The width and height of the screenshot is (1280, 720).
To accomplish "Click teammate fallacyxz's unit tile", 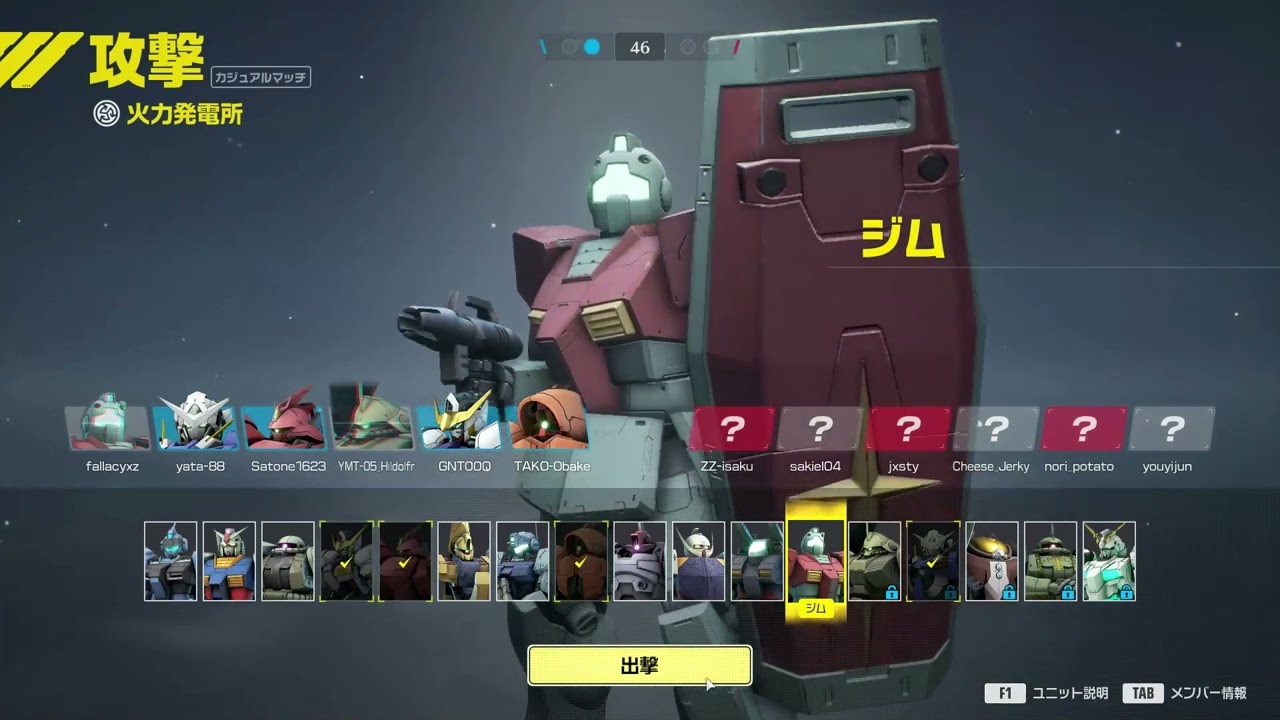I will click(108, 428).
